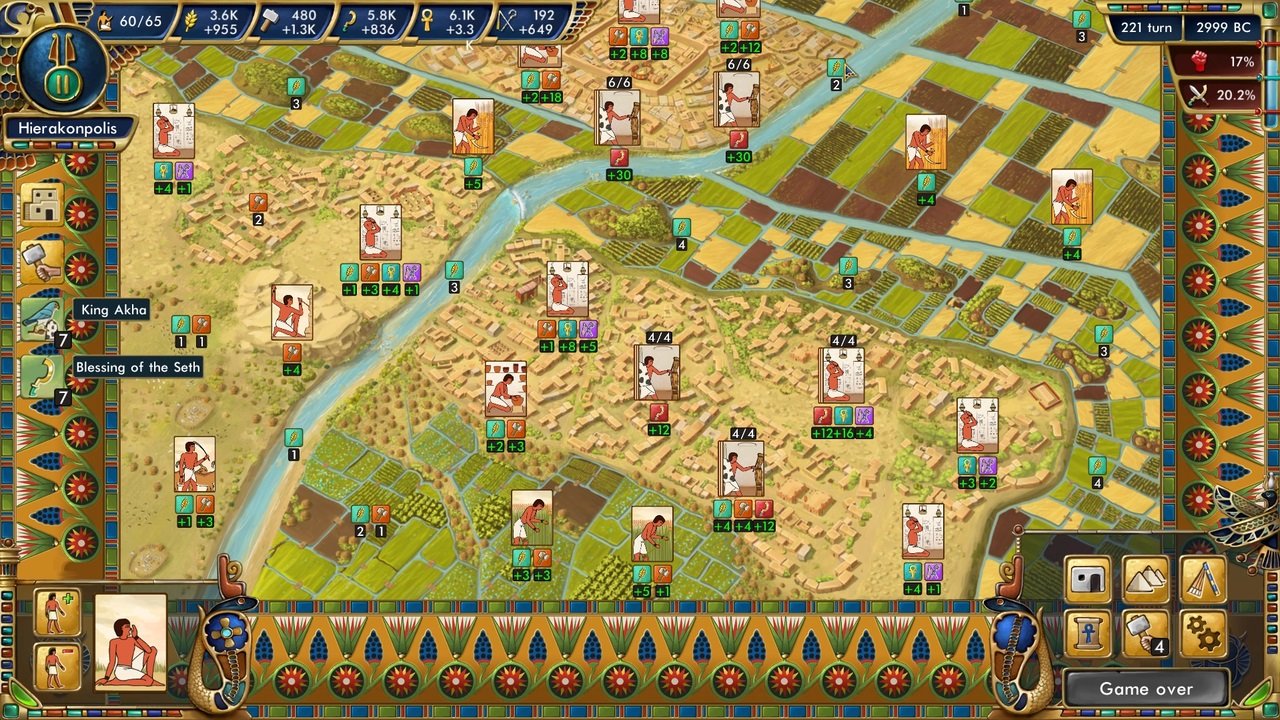Open the game settings gears icon
1280x720 pixels.
[x=1202, y=632]
